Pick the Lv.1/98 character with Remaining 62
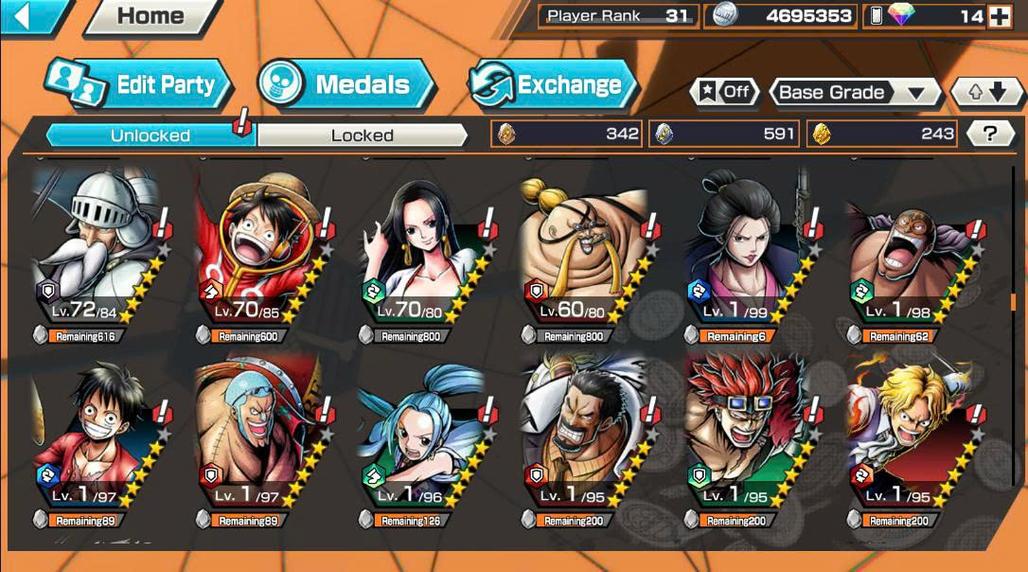The image size is (1028, 572). tap(910, 250)
